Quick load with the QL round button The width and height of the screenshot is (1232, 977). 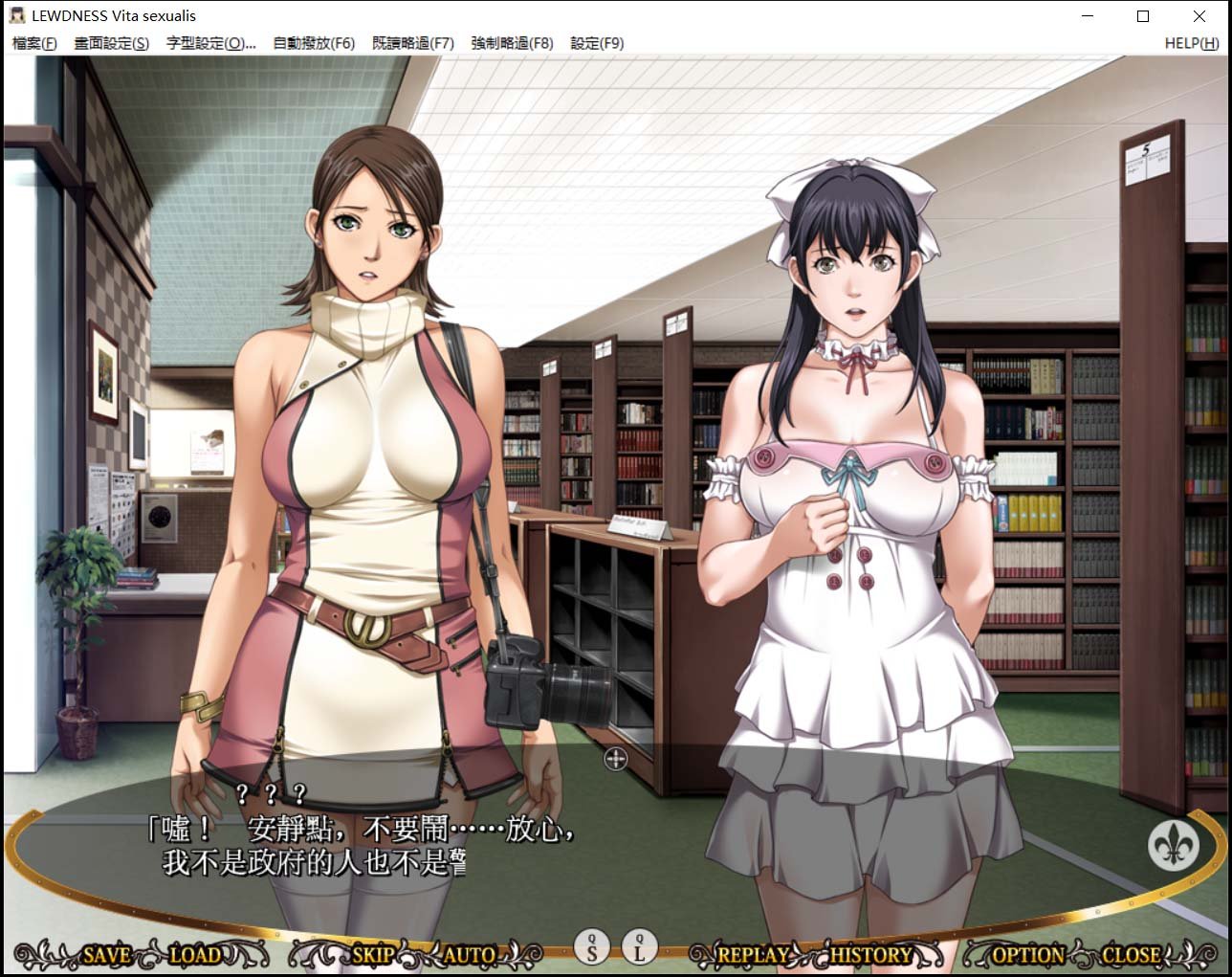tap(639, 947)
